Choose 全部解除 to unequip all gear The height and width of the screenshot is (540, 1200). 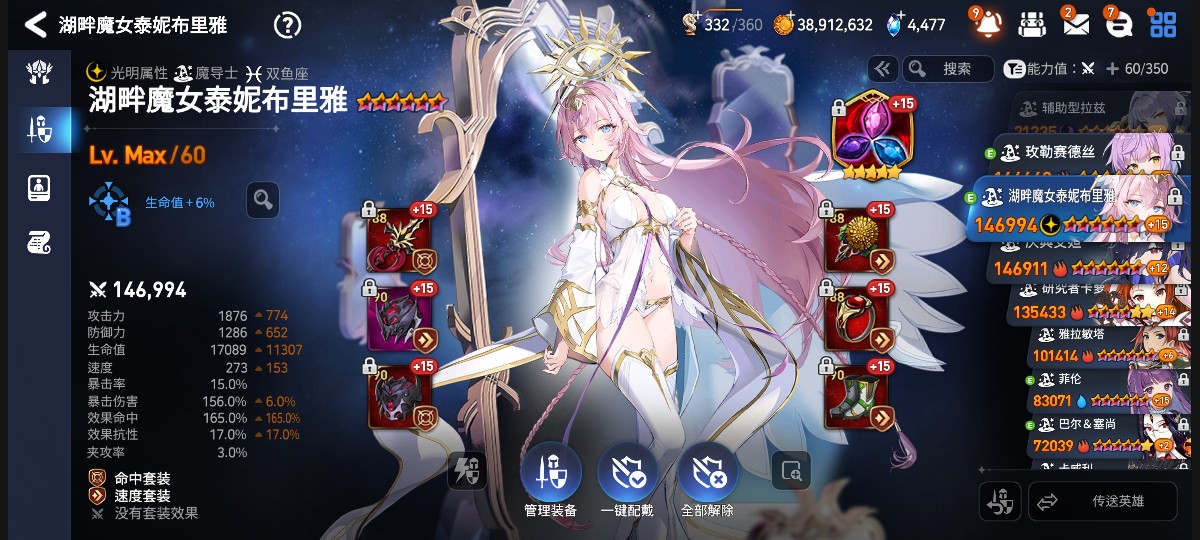[707, 478]
